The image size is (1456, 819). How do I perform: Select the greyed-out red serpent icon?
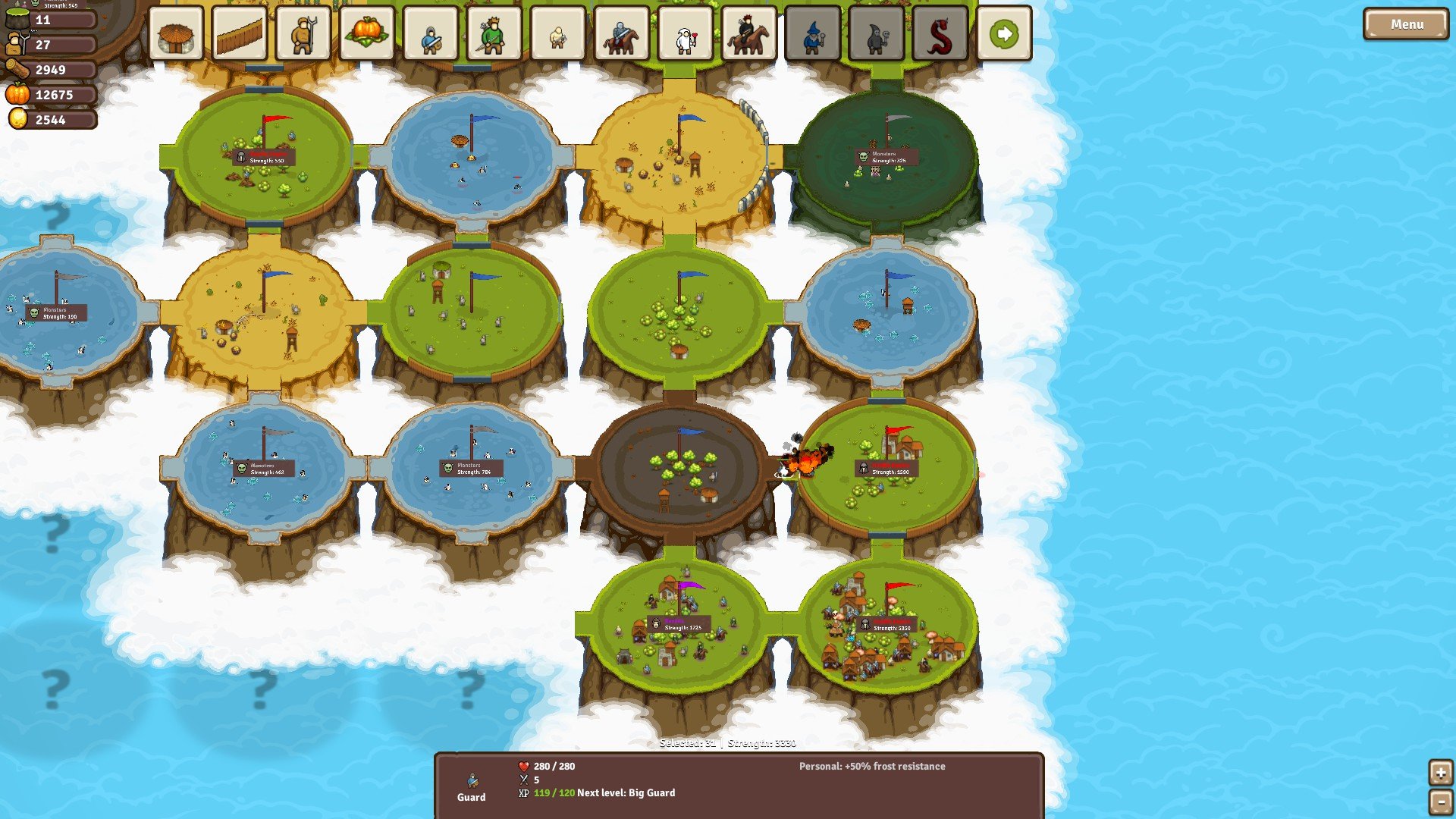(x=940, y=34)
